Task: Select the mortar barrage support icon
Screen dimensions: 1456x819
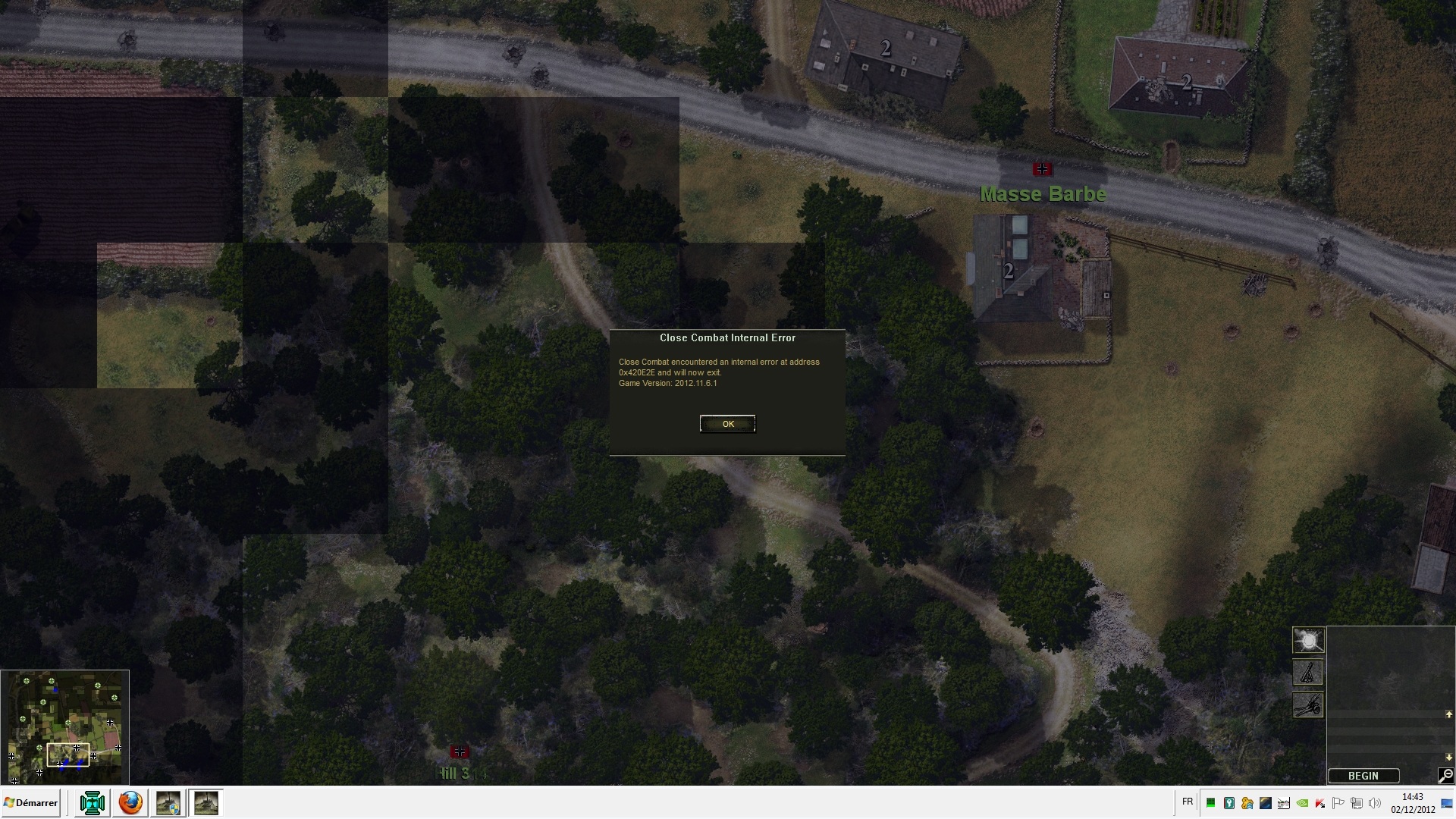Action: tap(1308, 673)
